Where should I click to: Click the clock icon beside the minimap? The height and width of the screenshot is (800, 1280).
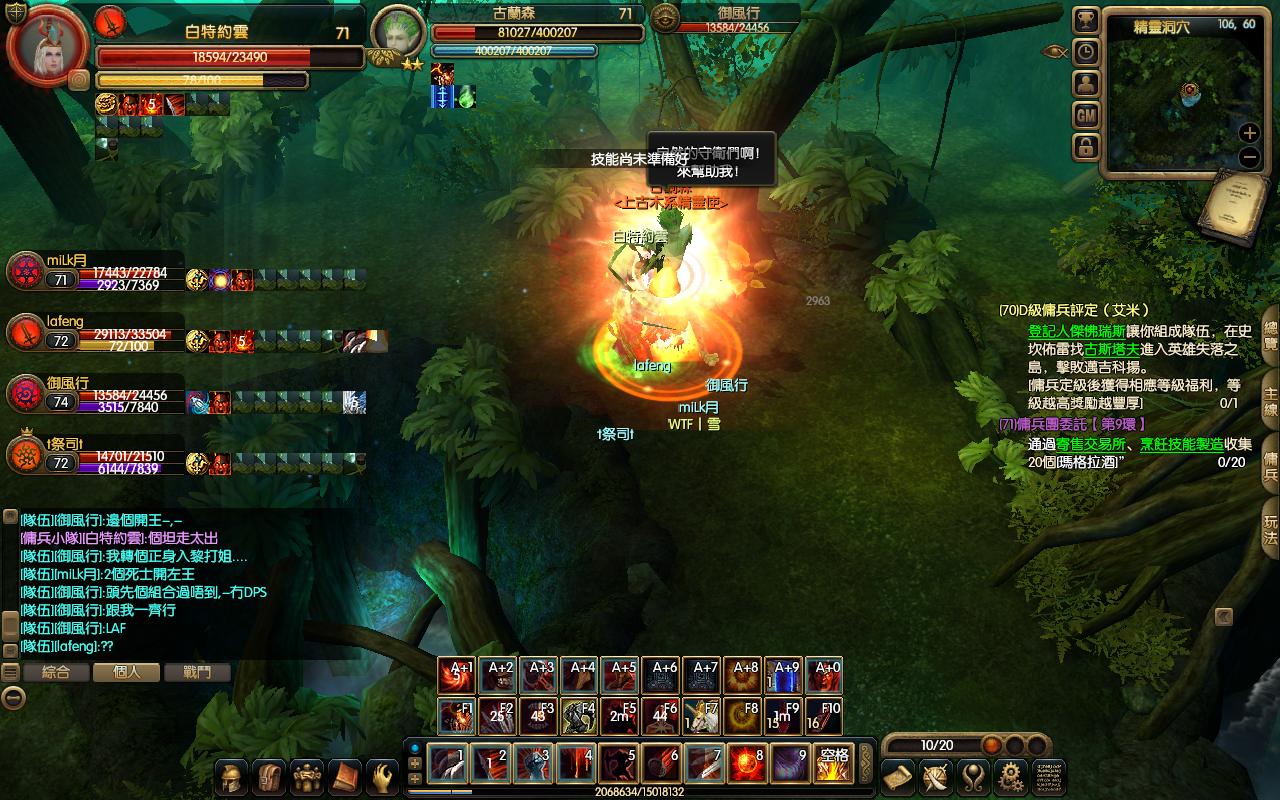coord(1086,52)
